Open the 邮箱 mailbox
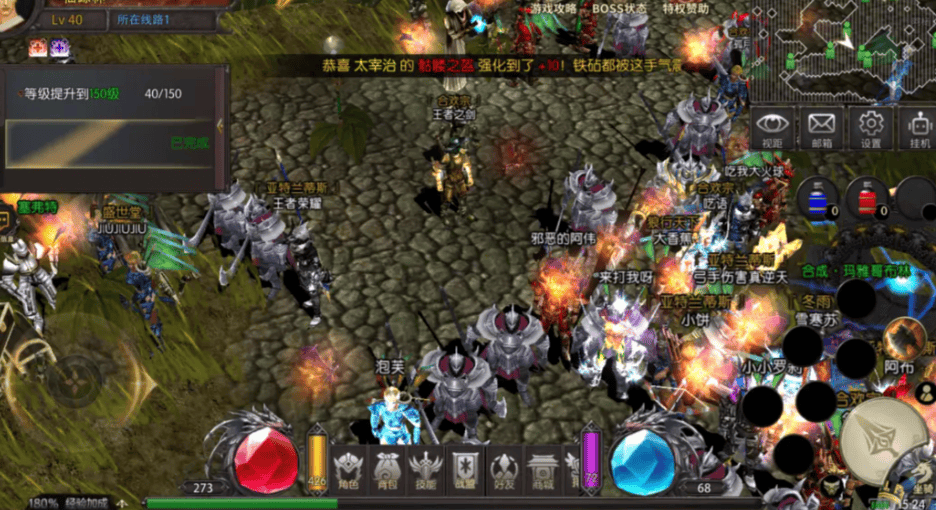Viewport: 936px width, 510px height. click(821, 127)
